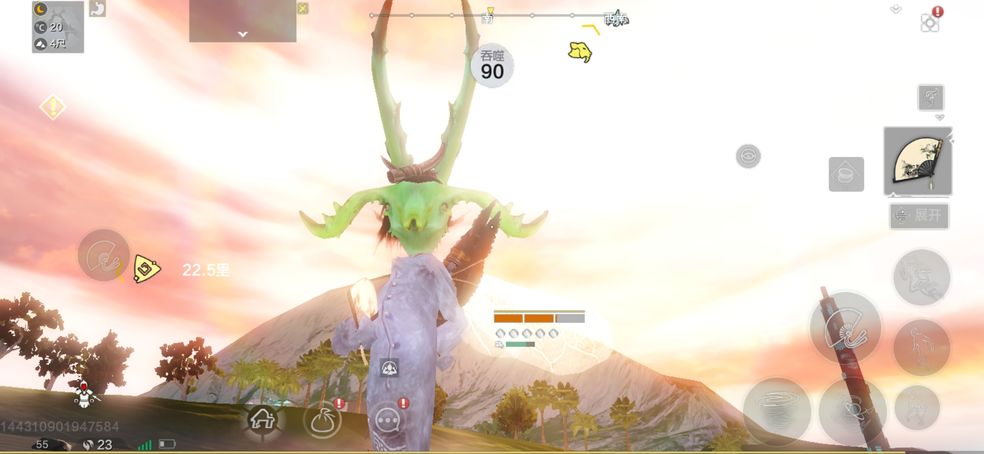Open the home building menu
This screenshot has width=984, height=454.
[263, 420]
